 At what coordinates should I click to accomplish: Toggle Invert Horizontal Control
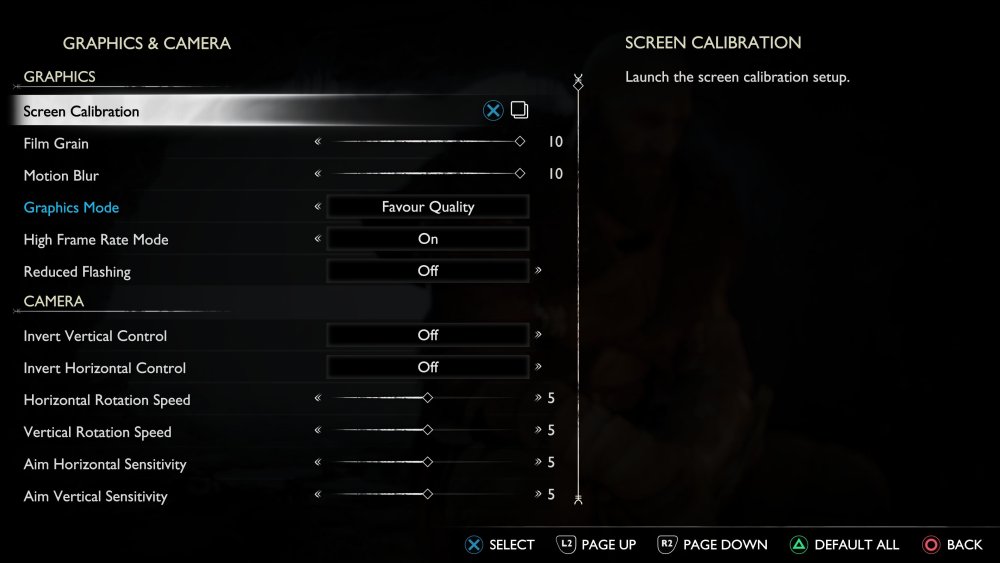point(428,367)
